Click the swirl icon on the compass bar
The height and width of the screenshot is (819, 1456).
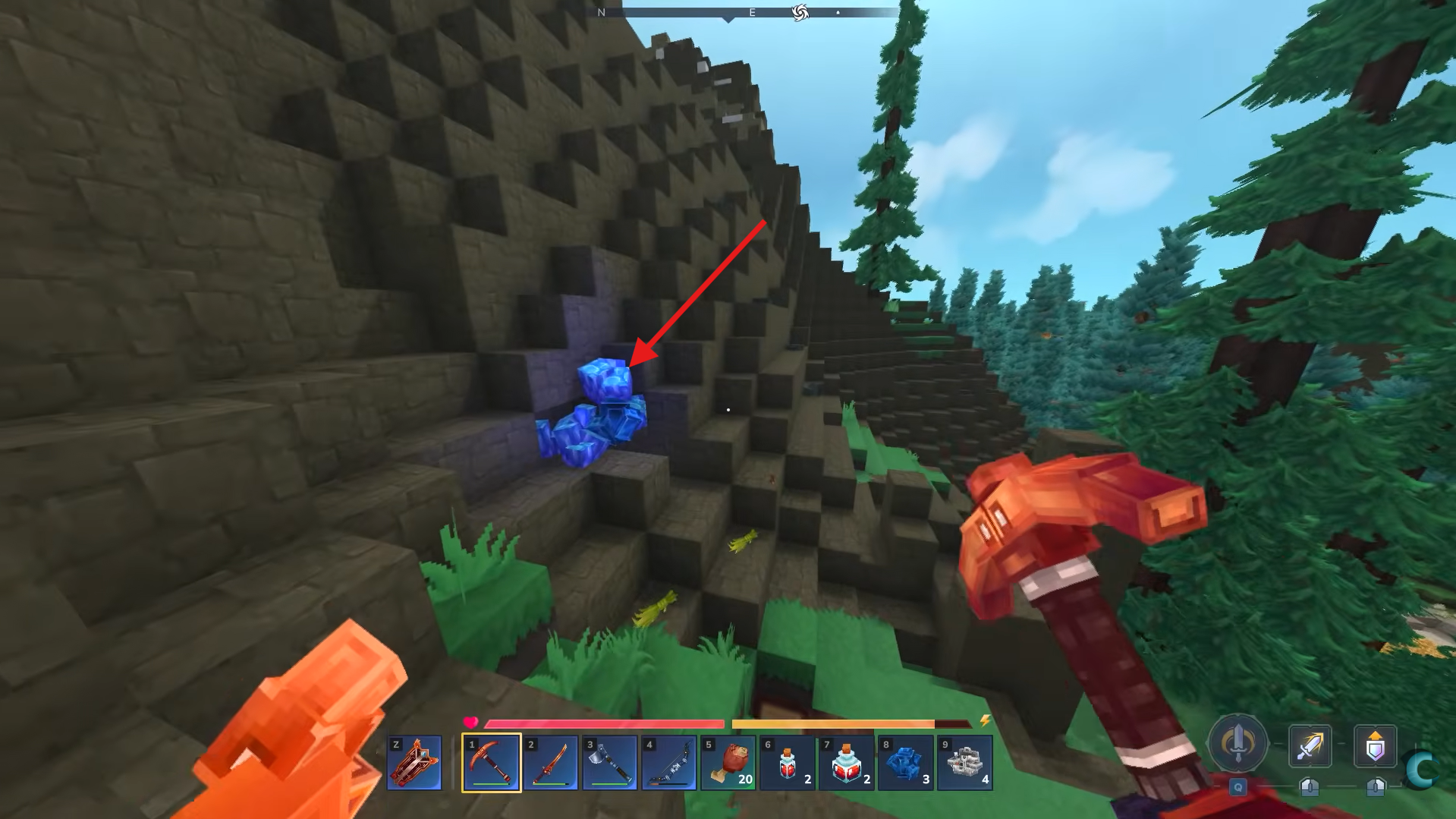coord(802,11)
